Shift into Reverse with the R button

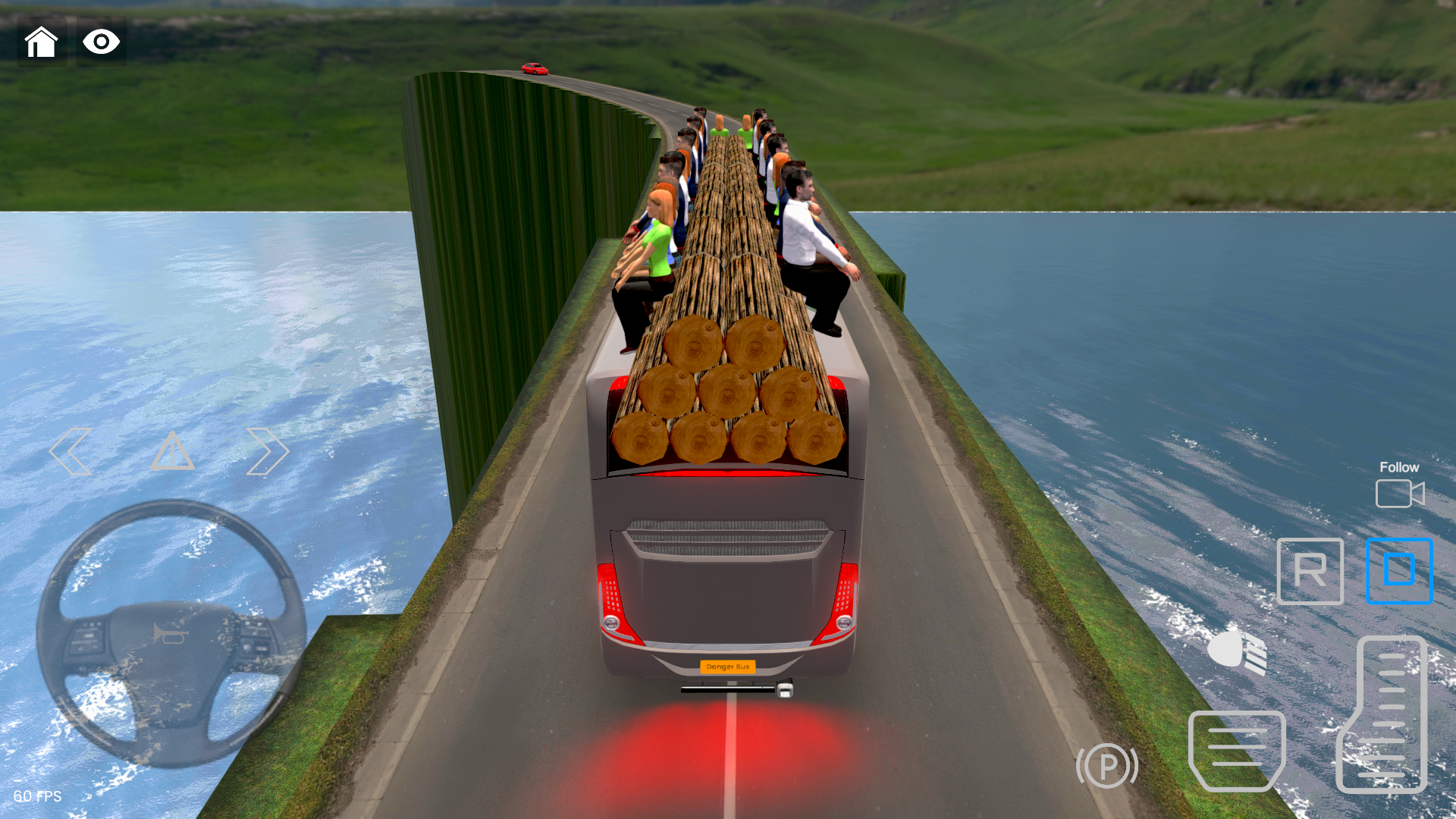(x=1310, y=572)
